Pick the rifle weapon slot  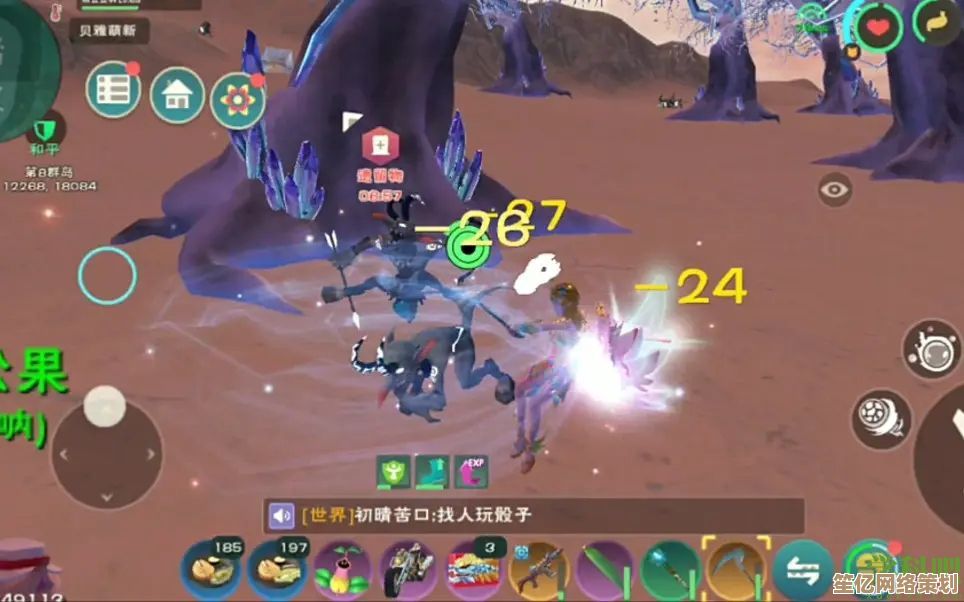pyautogui.click(x=538, y=571)
